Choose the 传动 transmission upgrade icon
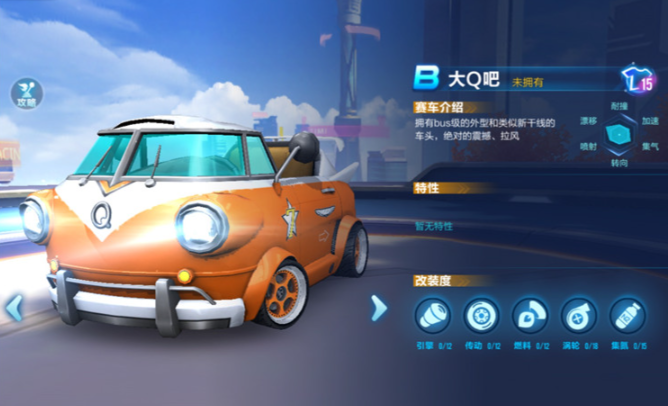Viewport: 668px width, 406px height. click(x=481, y=316)
